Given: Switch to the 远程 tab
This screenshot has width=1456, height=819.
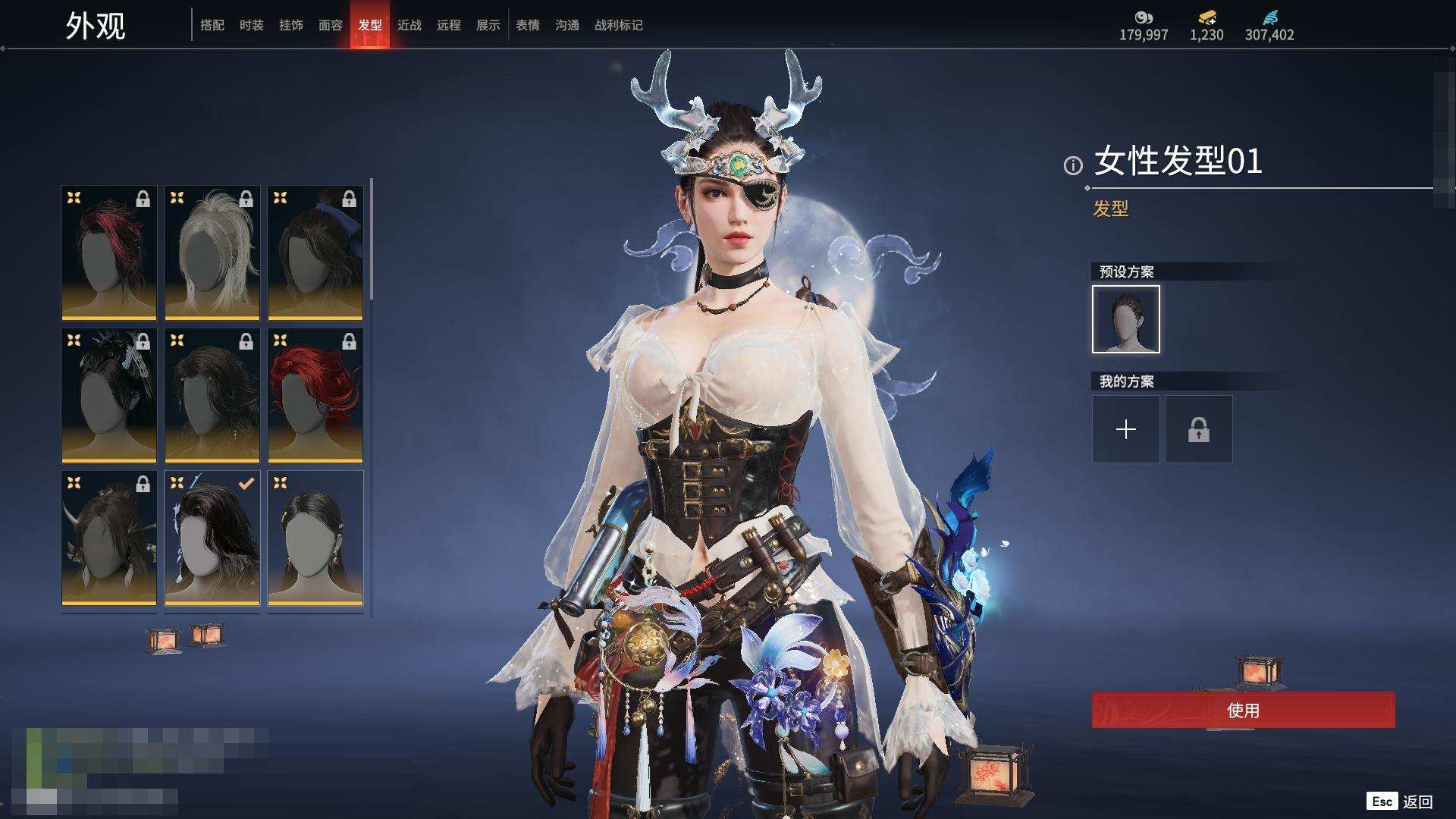Looking at the screenshot, I should pyautogui.click(x=448, y=25).
